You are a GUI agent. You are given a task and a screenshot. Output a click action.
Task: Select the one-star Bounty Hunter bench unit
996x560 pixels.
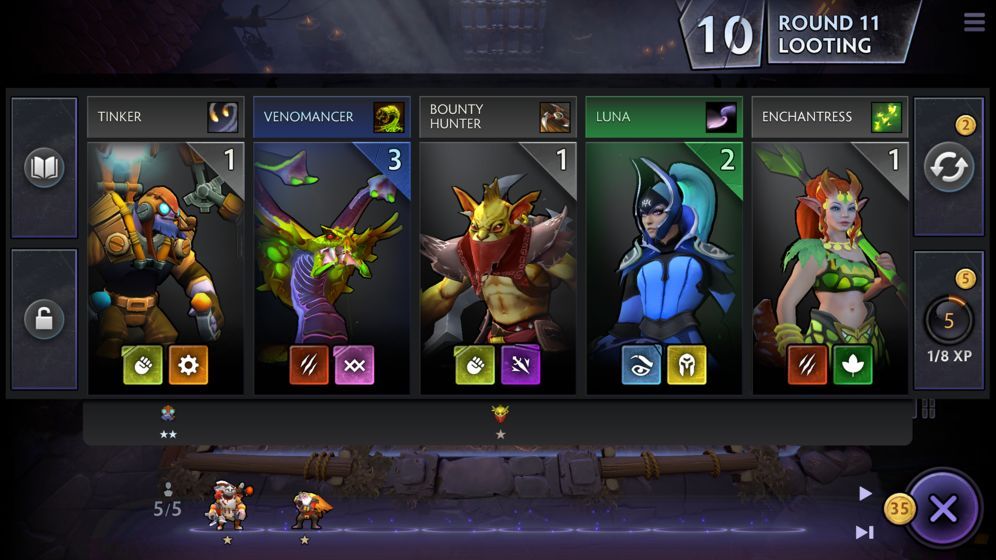point(500,414)
